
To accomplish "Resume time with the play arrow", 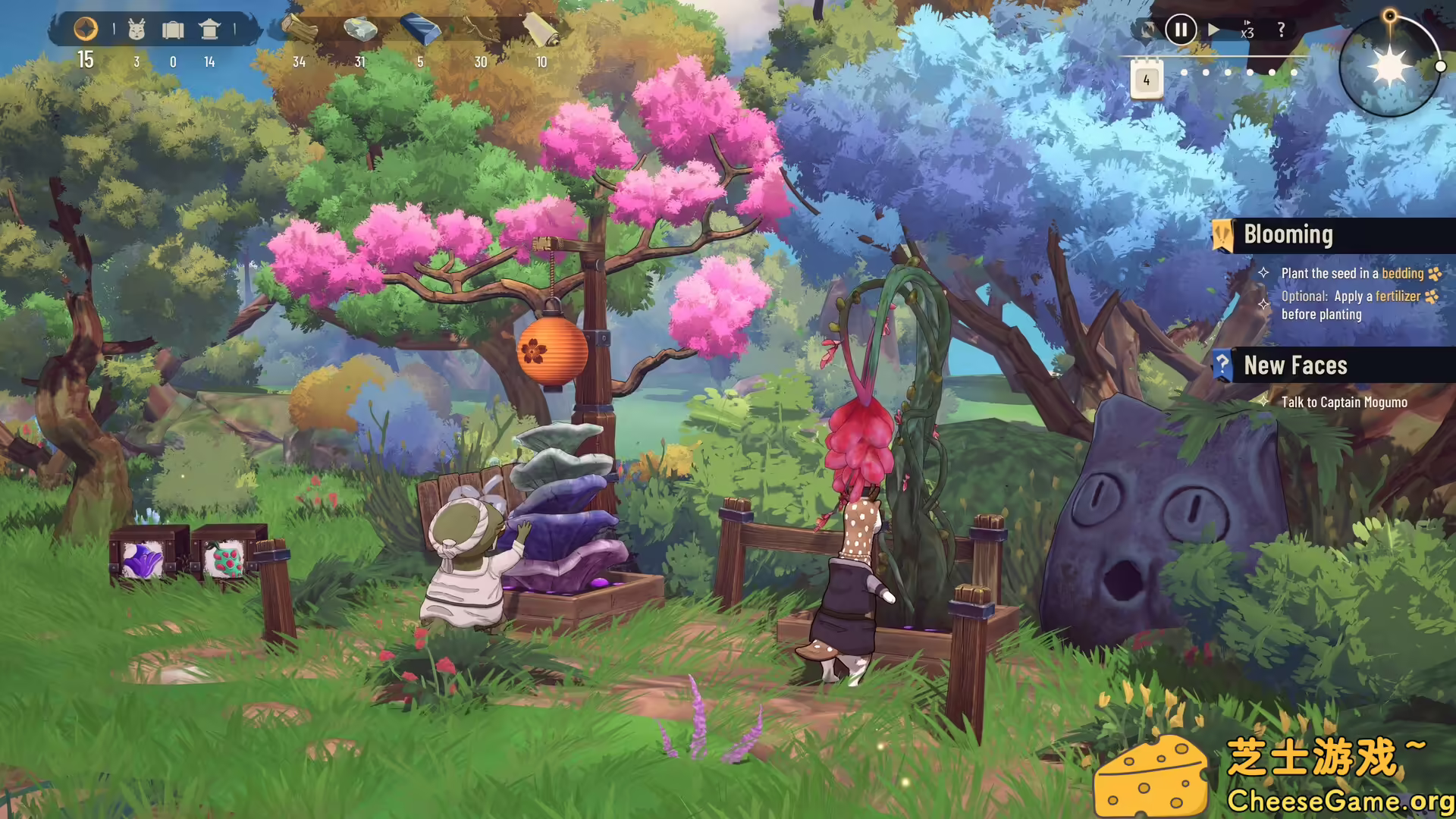I will [x=1215, y=30].
